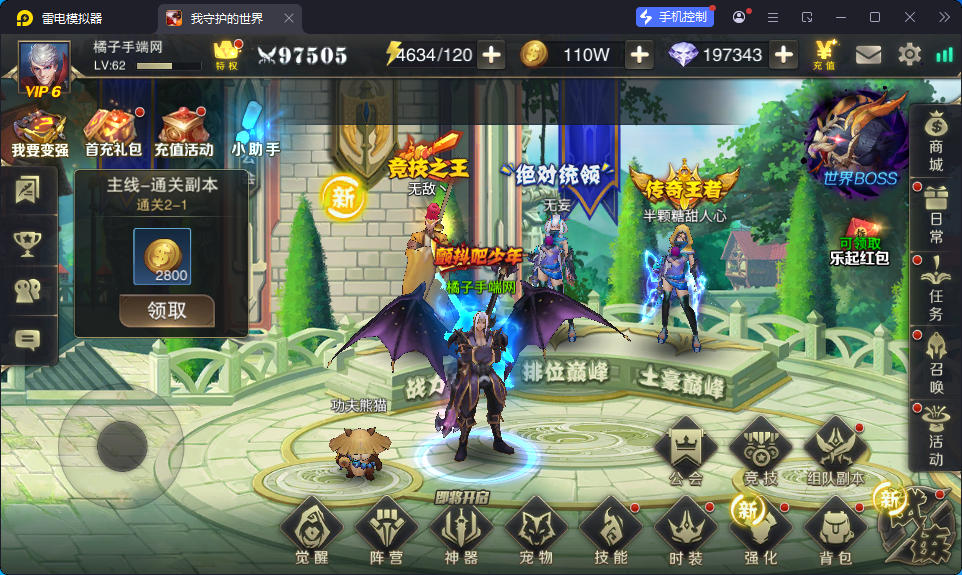Open the 商城 shop
The height and width of the screenshot is (575, 962).
coord(935,142)
